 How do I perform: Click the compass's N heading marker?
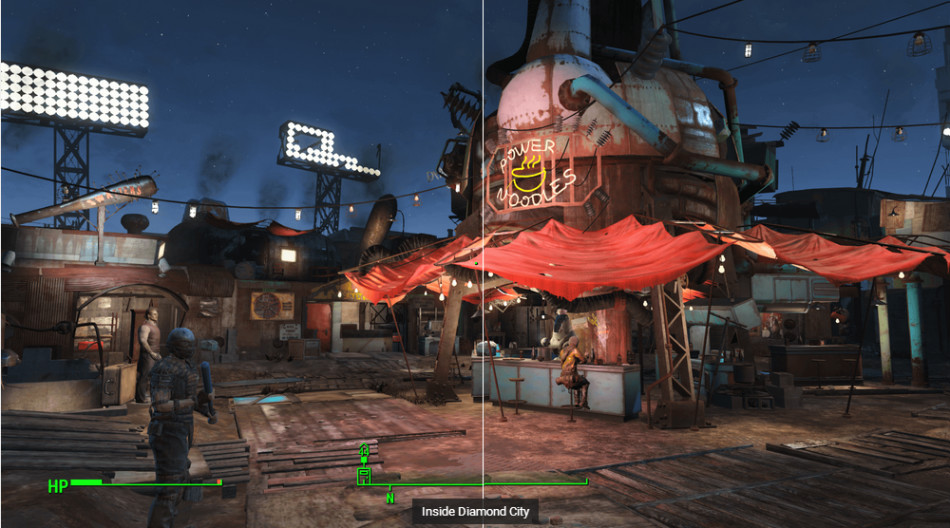[x=390, y=497]
